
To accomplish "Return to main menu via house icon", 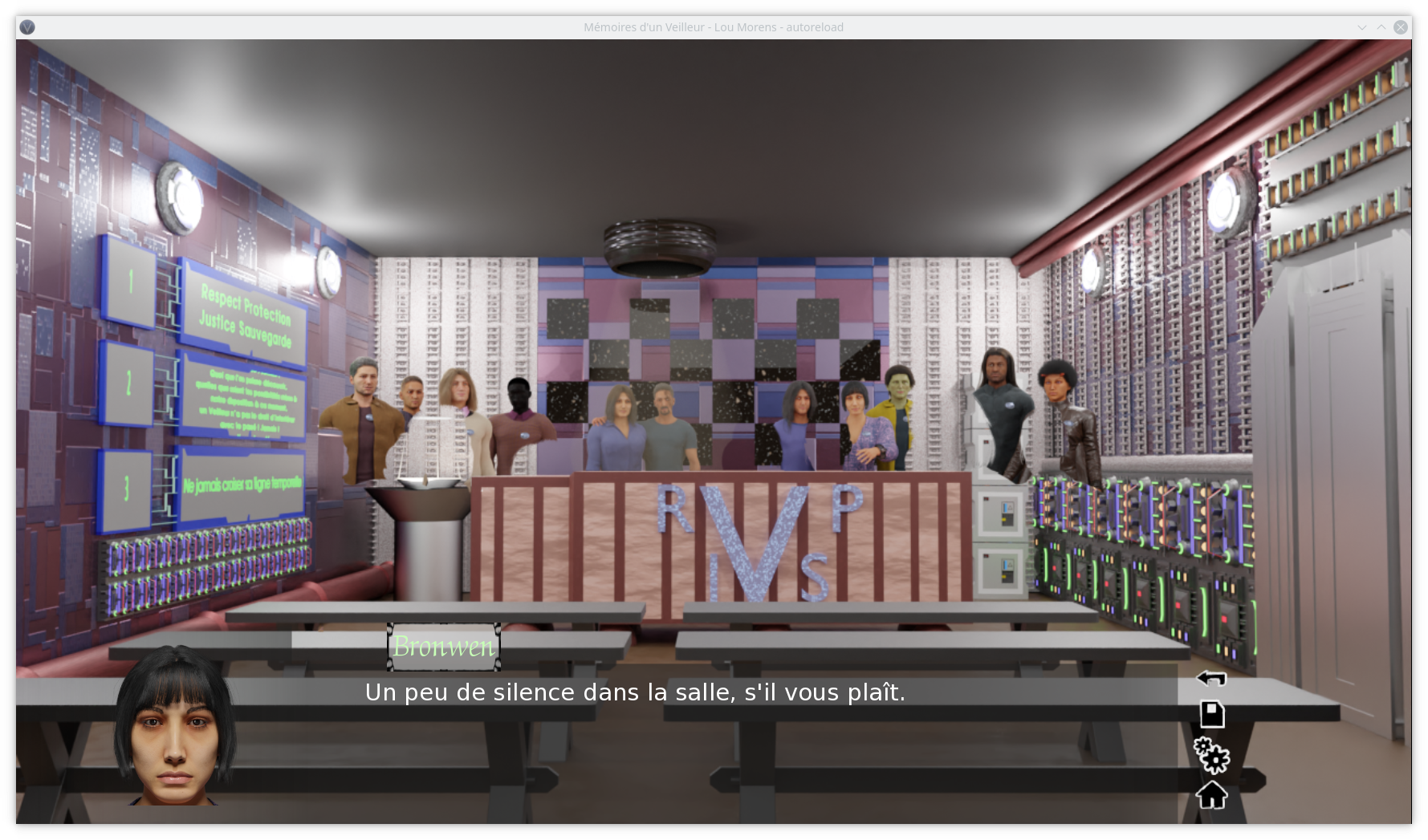I will click(x=1211, y=795).
